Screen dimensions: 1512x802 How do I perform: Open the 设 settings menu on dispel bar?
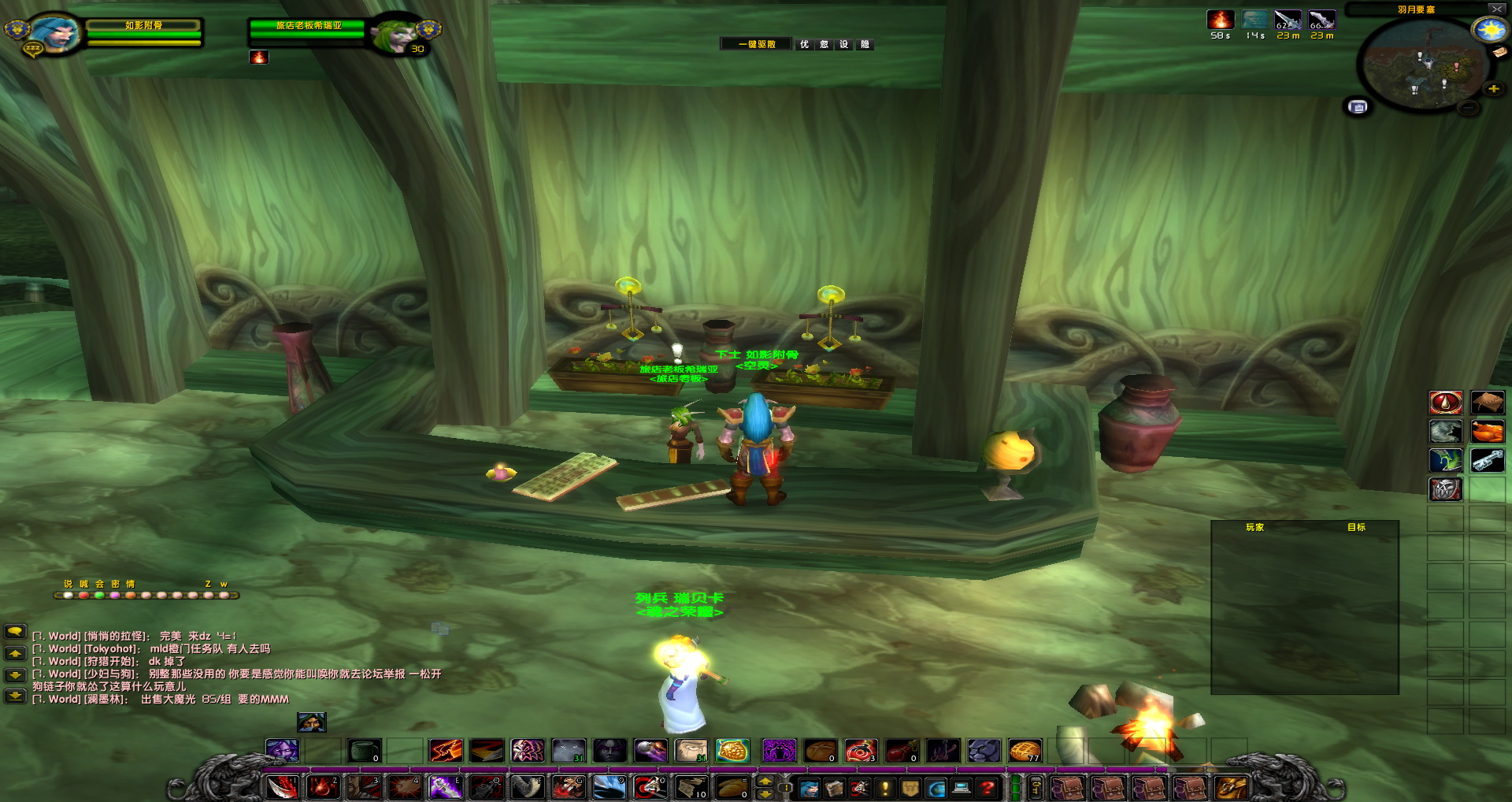[x=843, y=44]
